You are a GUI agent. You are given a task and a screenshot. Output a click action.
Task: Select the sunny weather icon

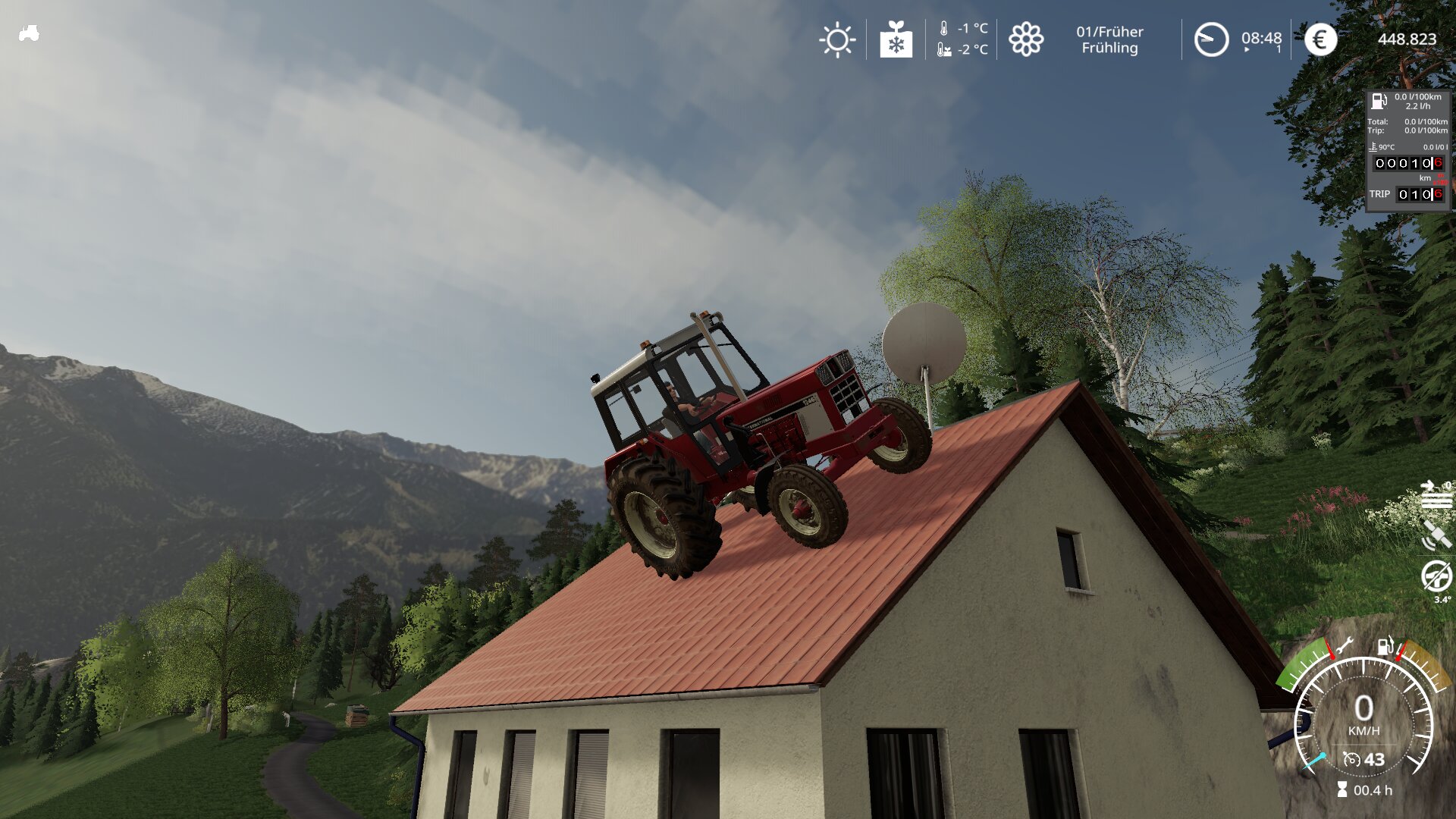[837, 39]
